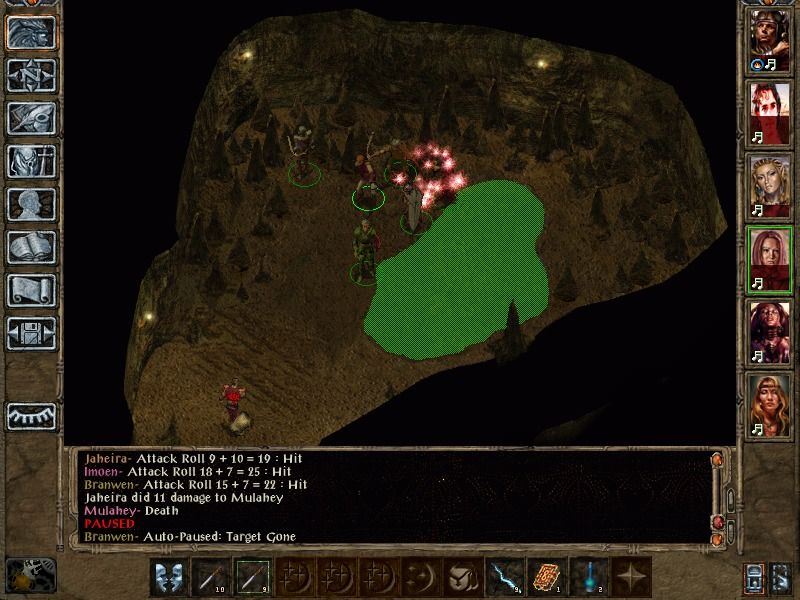Click the return to game button
The width and height of the screenshot is (800, 600).
coord(30,32)
